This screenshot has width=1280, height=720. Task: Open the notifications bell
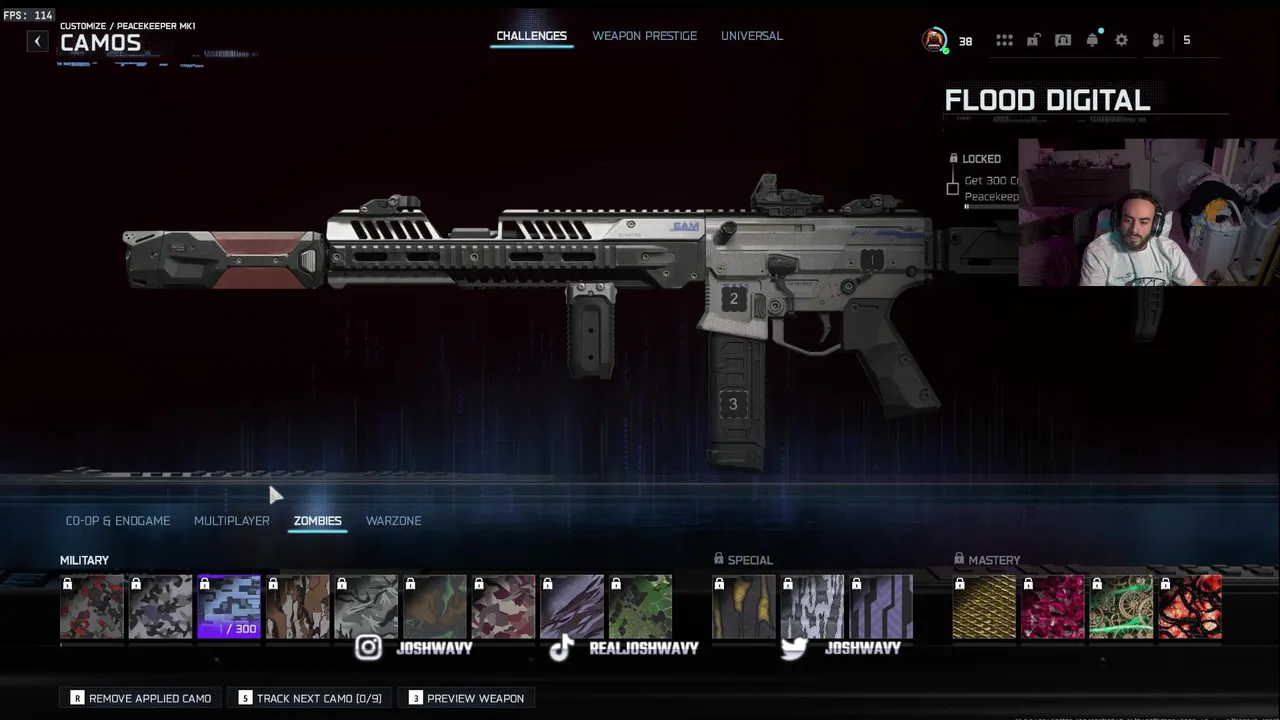[1092, 40]
